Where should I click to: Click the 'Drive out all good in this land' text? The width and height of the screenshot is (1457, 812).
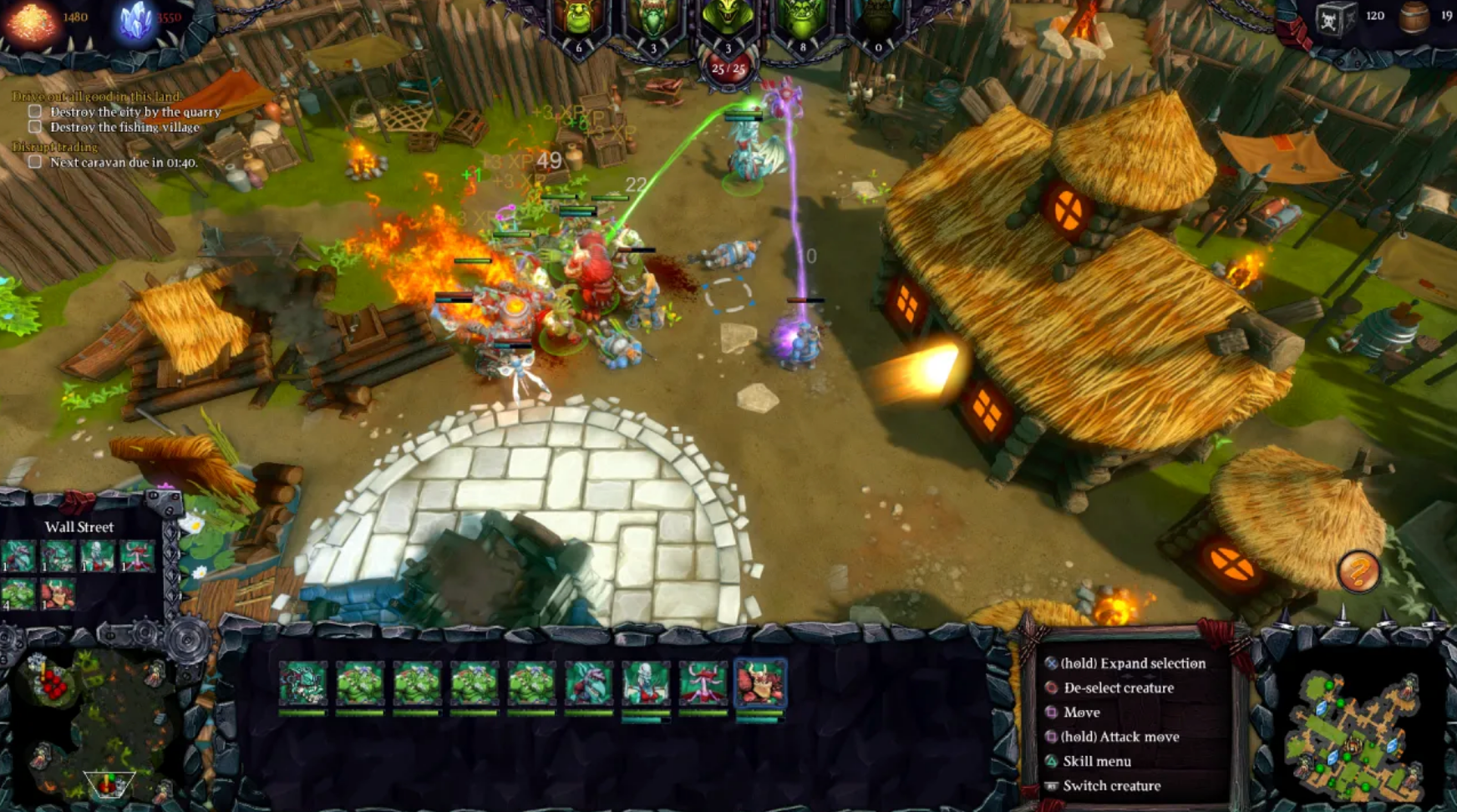pos(97,94)
